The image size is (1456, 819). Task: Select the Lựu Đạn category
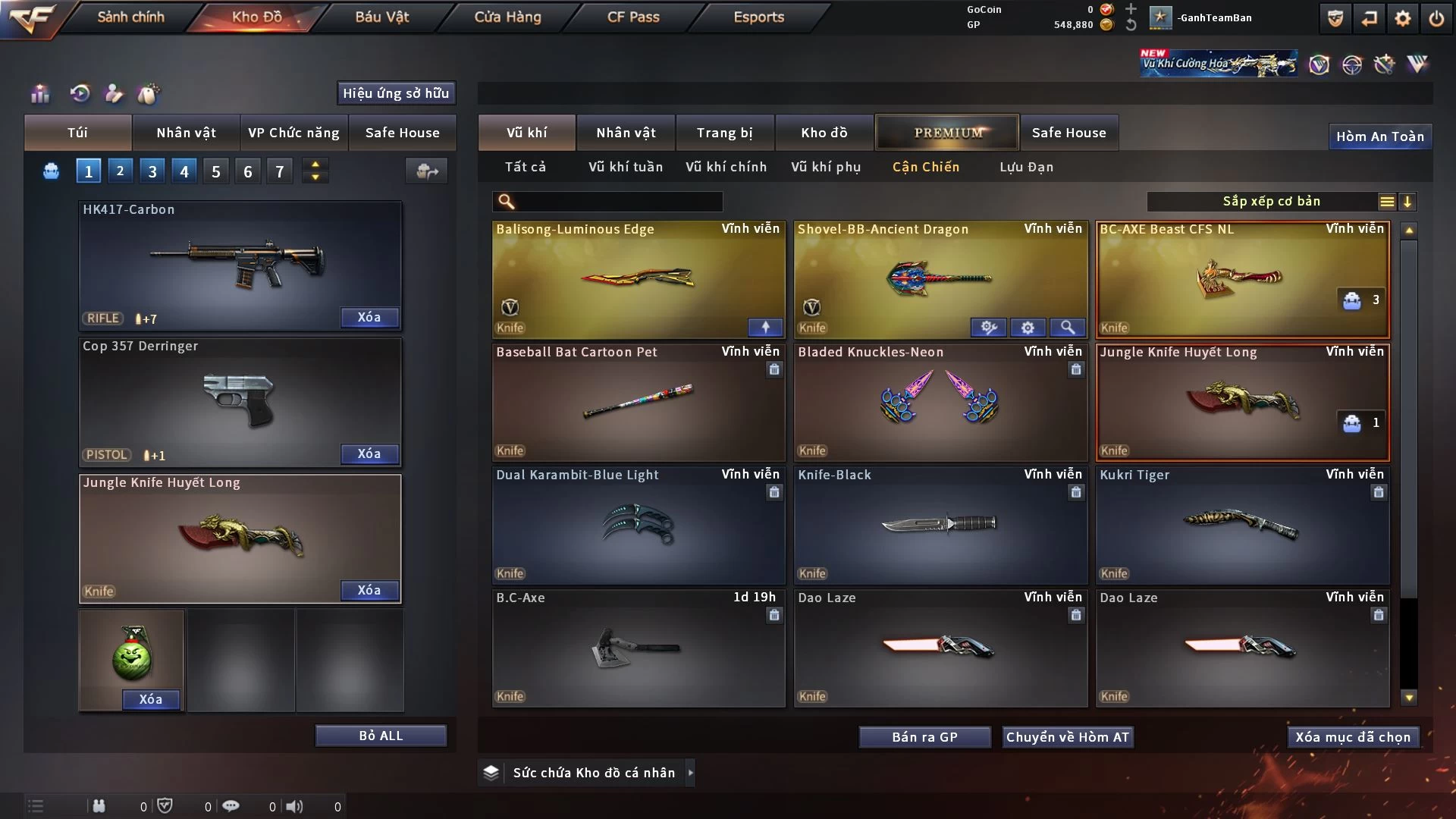[x=1026, y=167]
